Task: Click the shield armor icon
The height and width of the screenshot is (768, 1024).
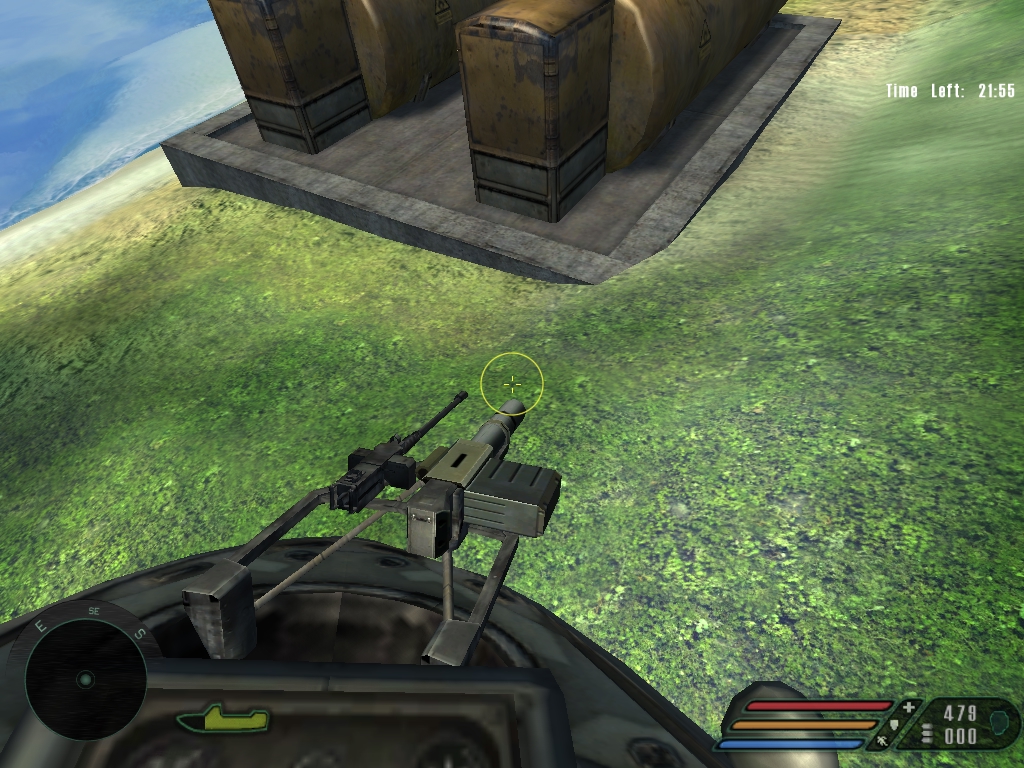Action: tap(893, 725)
